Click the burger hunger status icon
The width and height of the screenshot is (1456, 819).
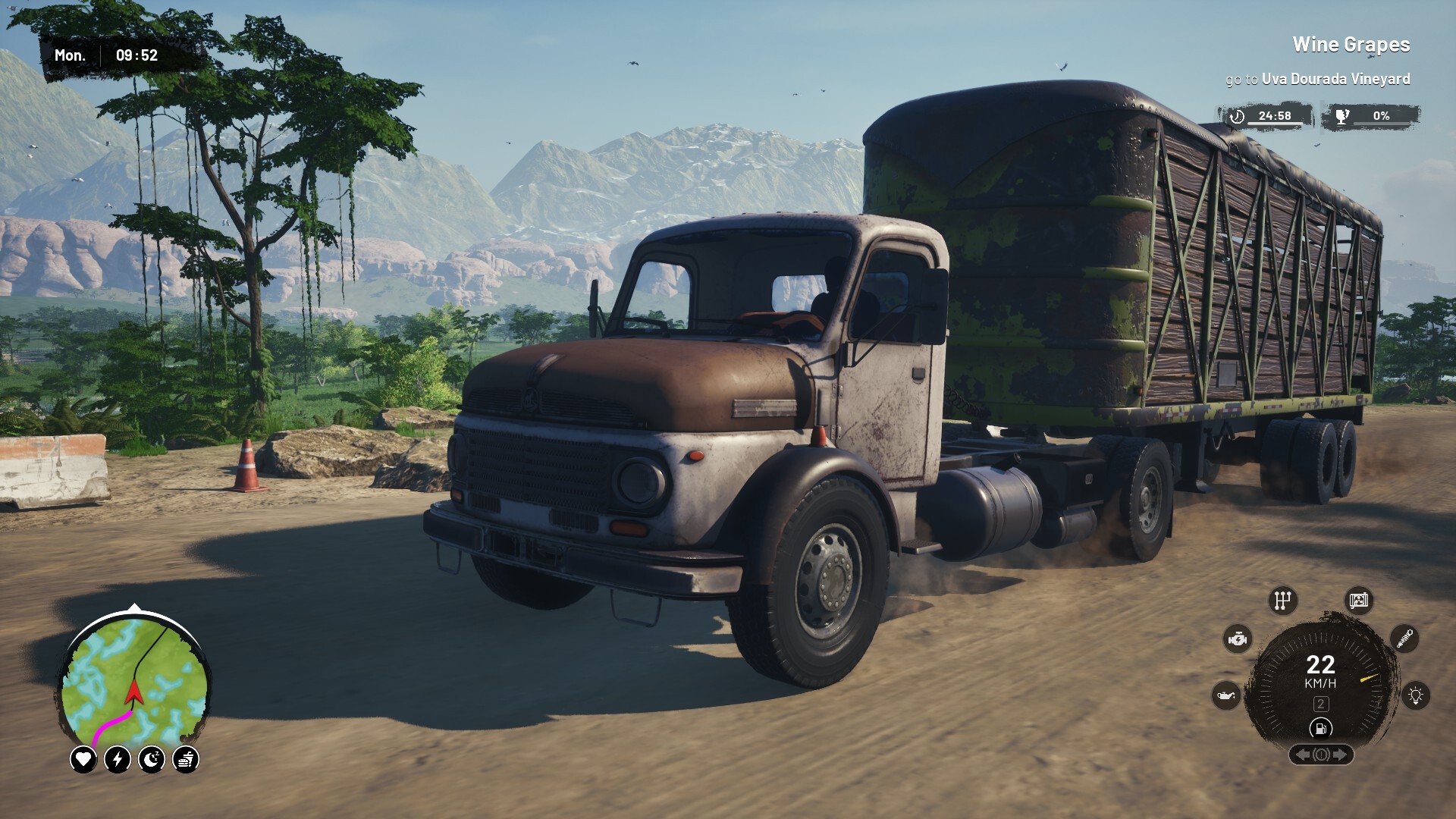pos(186,758)
